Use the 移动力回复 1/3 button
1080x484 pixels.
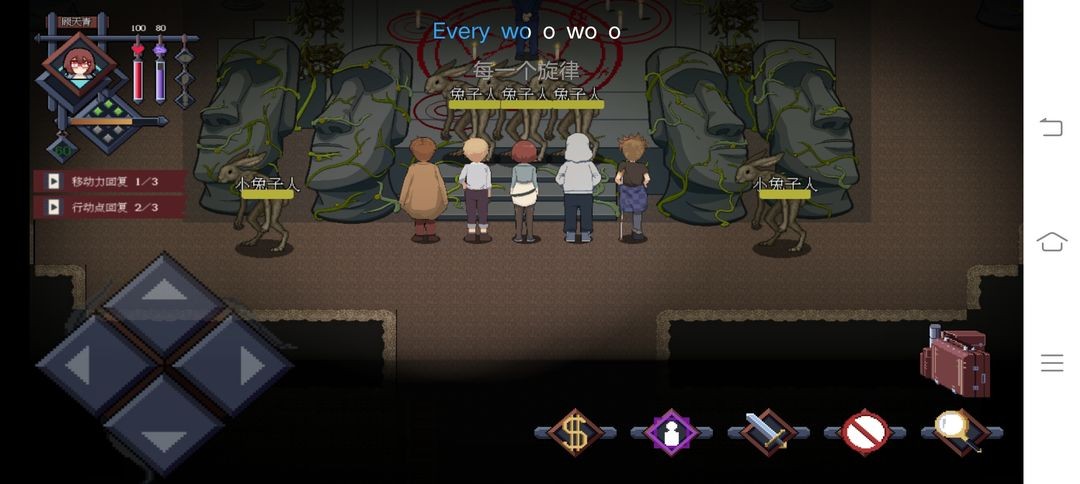(110, 181)
